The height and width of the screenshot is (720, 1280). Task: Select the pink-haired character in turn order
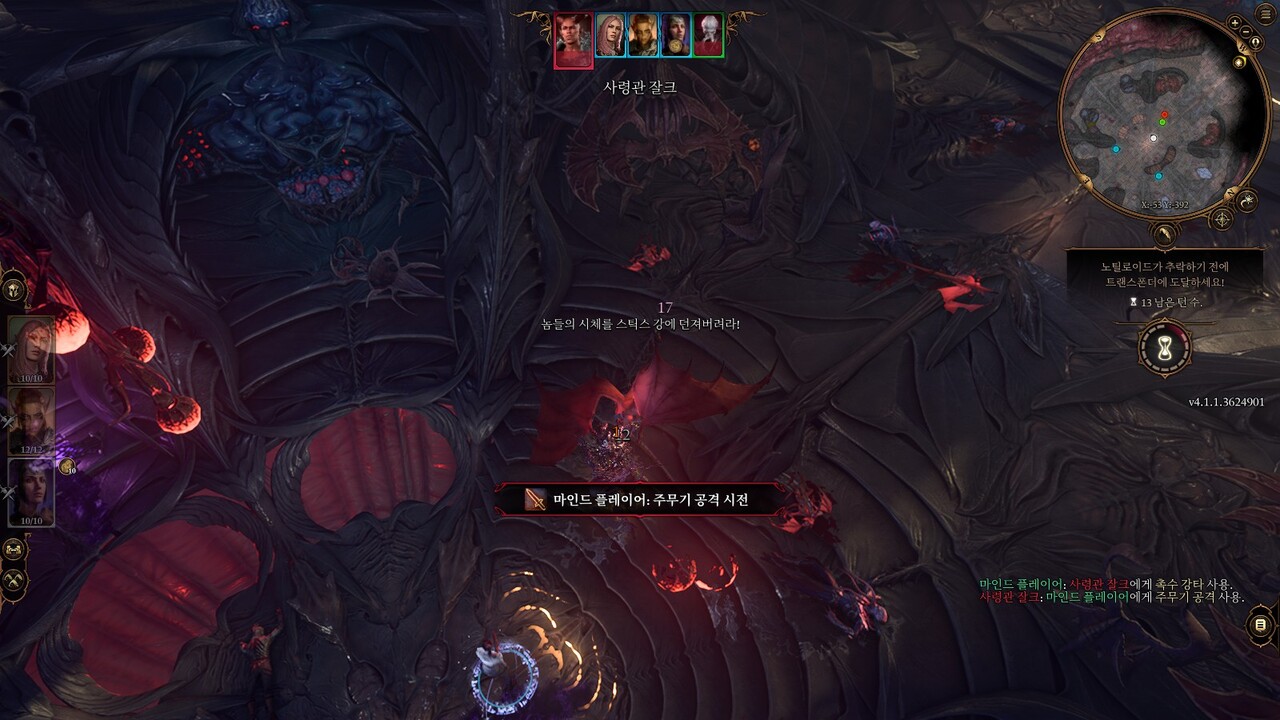[610, 35]
